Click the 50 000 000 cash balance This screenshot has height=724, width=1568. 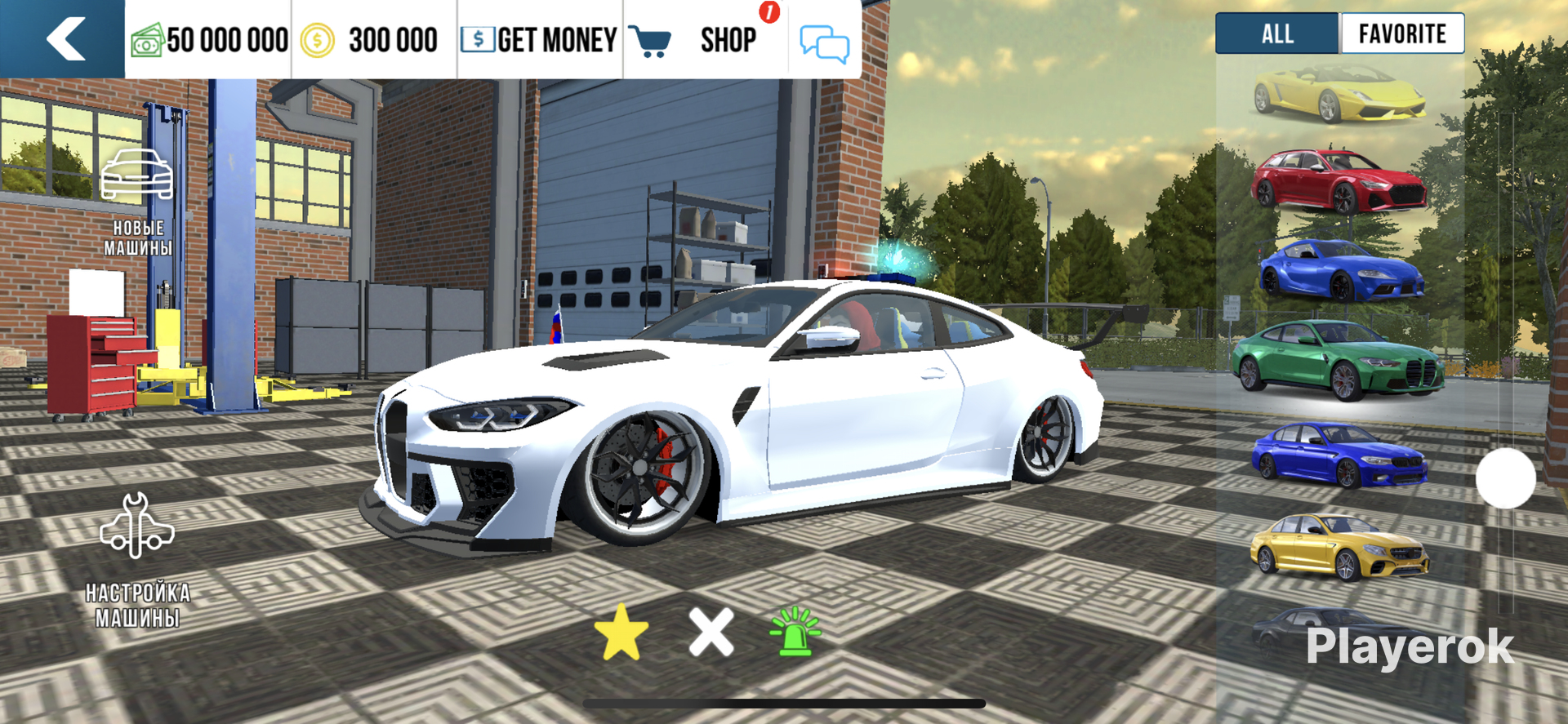pos(210,39)
